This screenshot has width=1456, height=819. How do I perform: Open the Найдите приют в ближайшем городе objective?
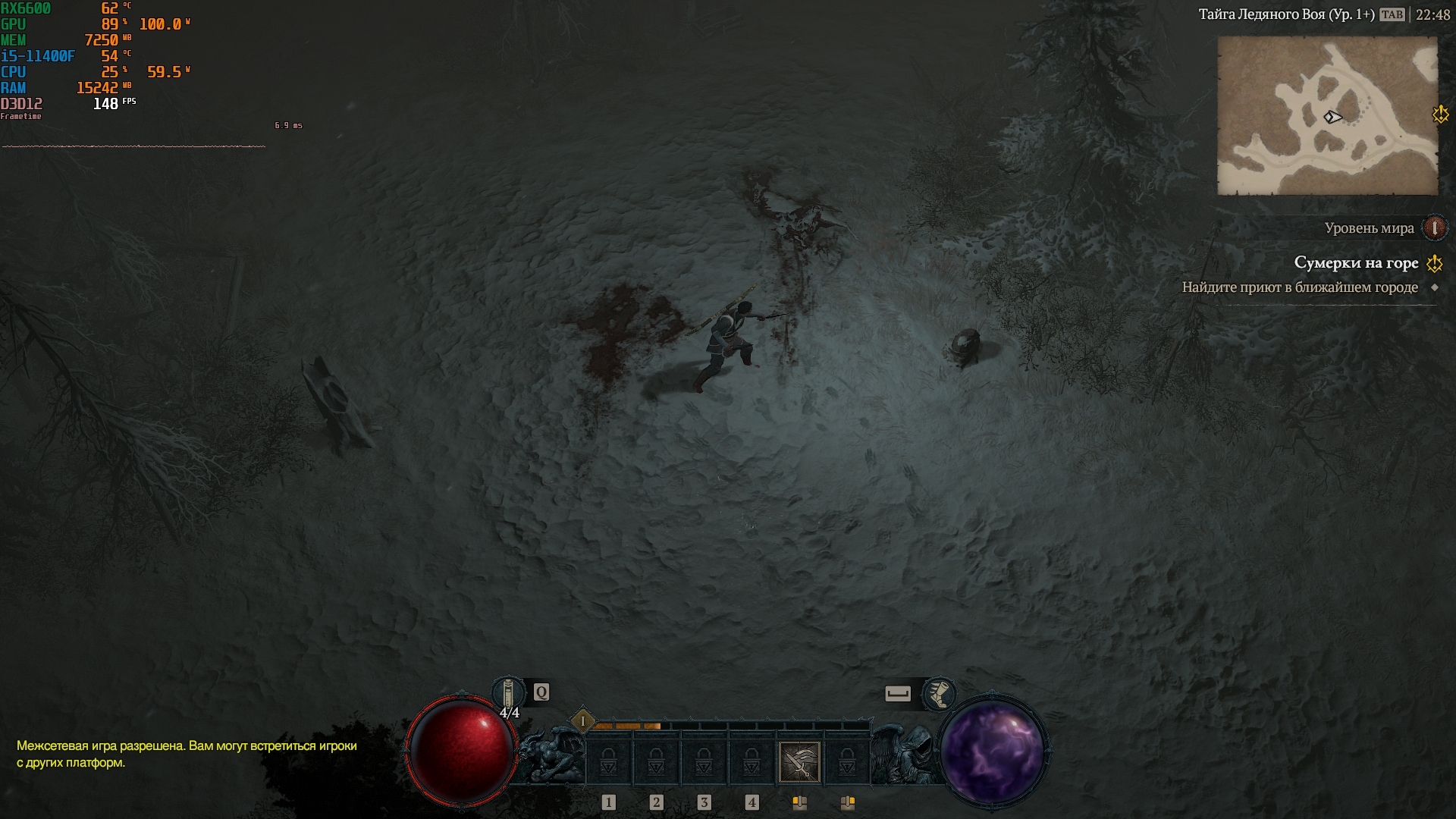[x=1300, y=287]
